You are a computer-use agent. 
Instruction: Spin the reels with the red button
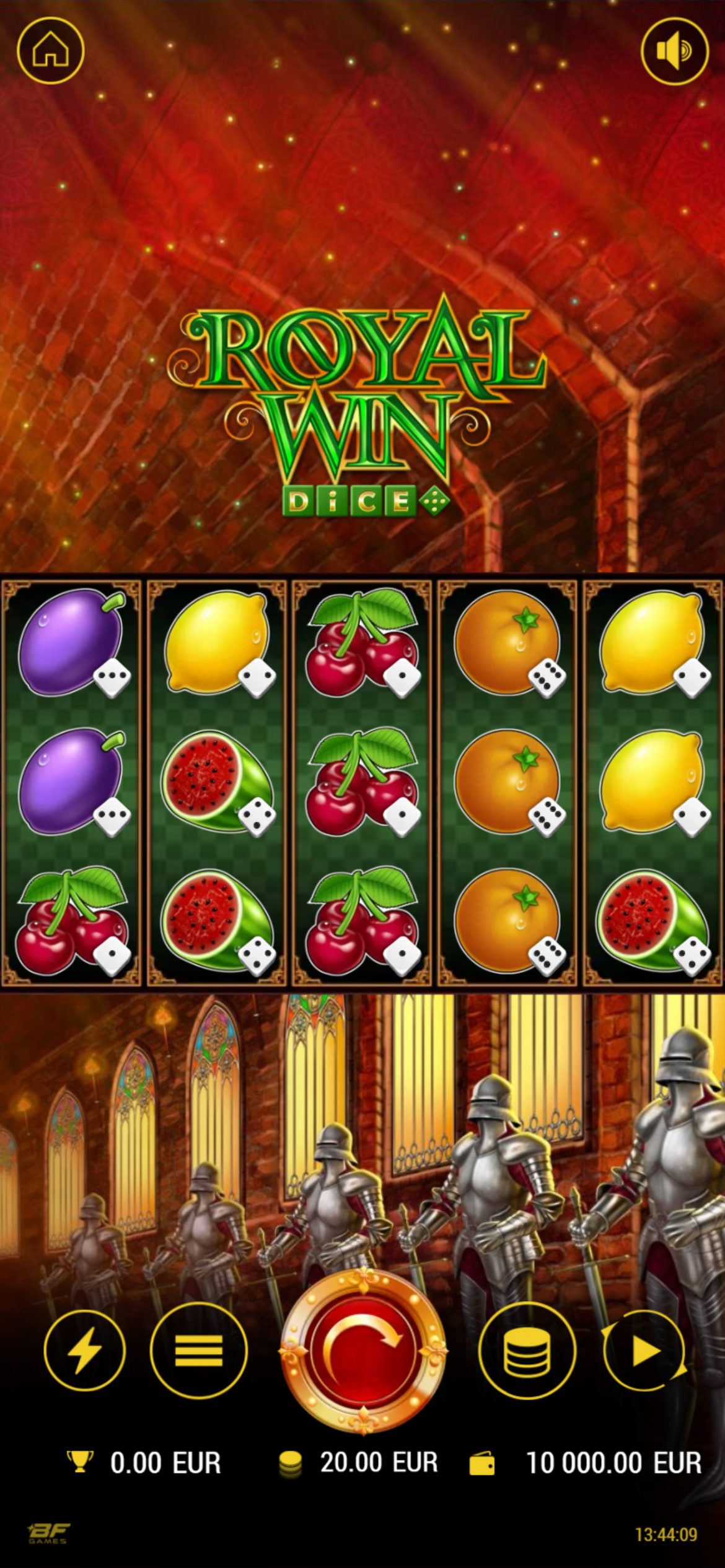[x=362, y=1350]
